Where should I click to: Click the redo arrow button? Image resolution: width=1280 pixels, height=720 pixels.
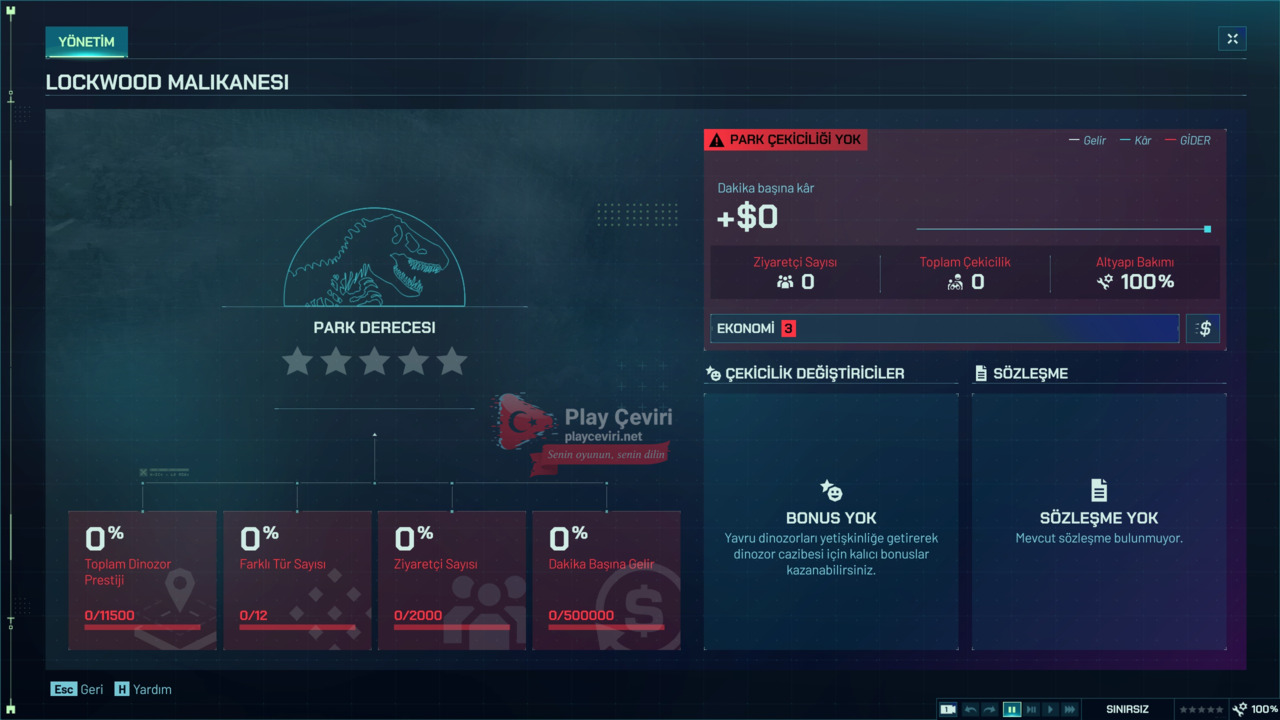(990, 709)
